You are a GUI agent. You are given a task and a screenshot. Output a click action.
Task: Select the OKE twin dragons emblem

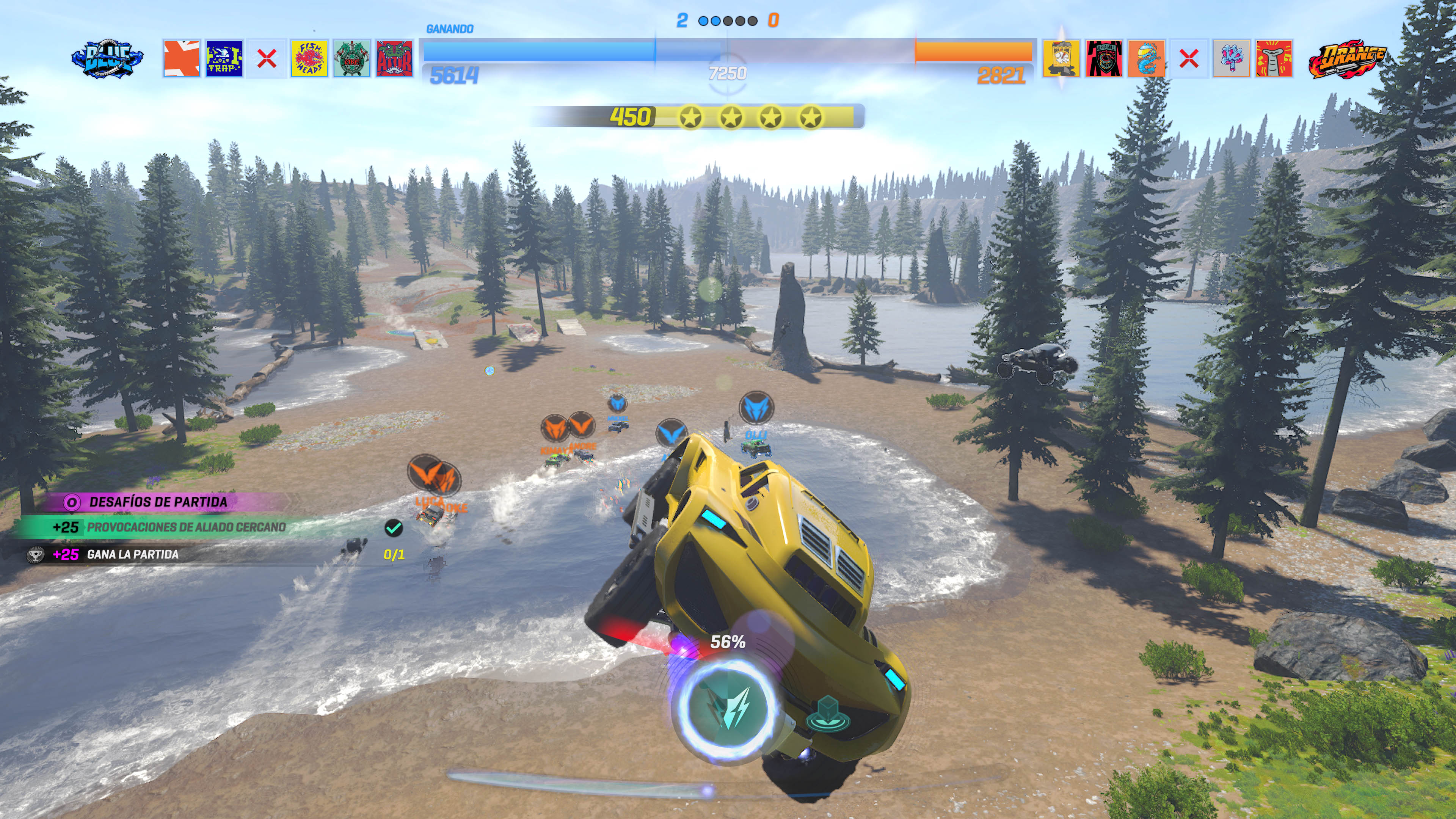point(351,58)
